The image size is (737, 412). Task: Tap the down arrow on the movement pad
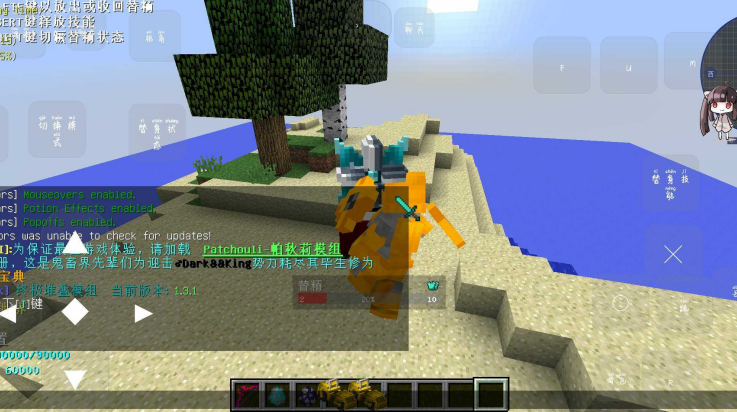(75, 378)
